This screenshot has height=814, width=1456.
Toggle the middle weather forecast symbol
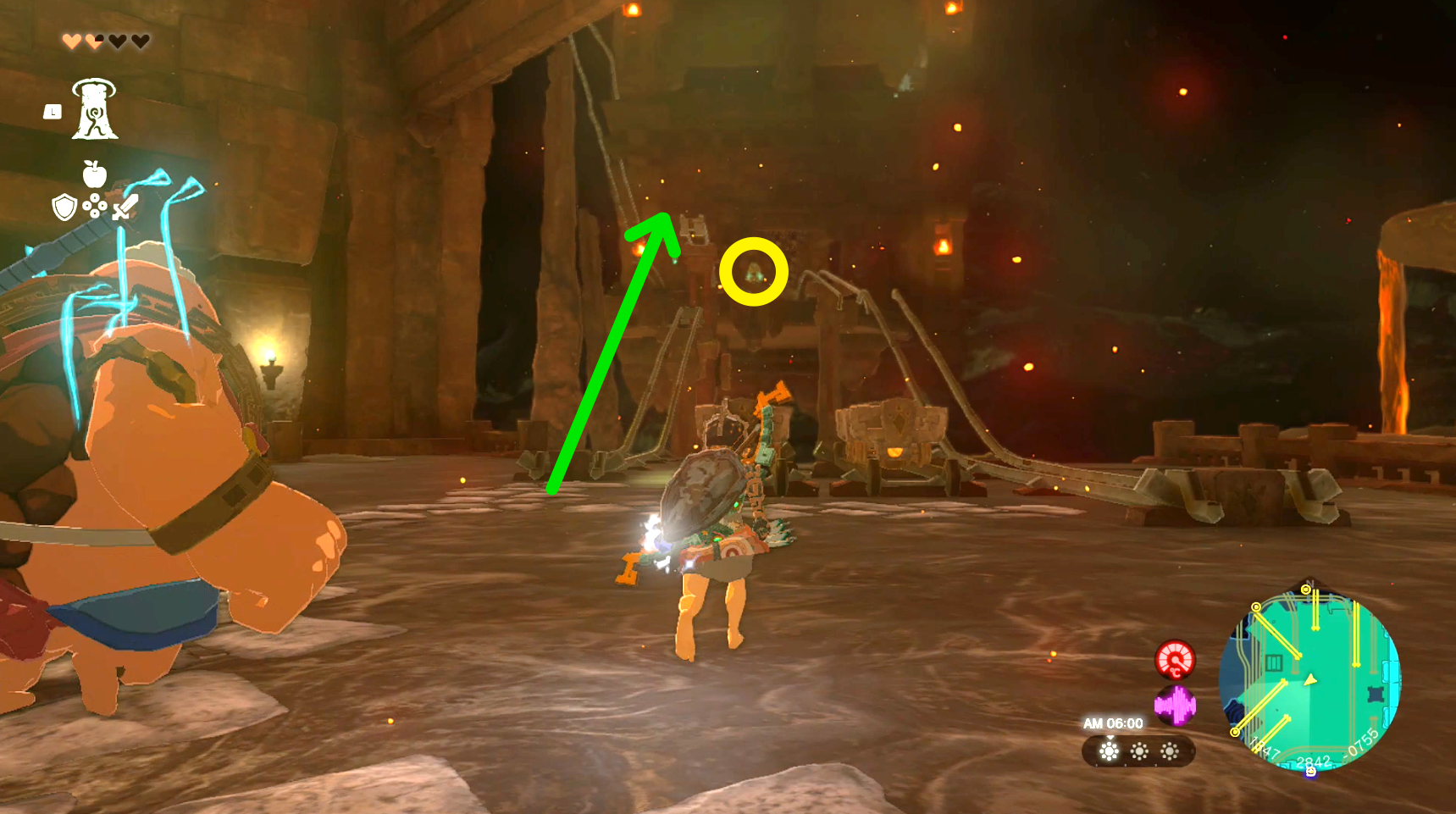coord(1139,751)
